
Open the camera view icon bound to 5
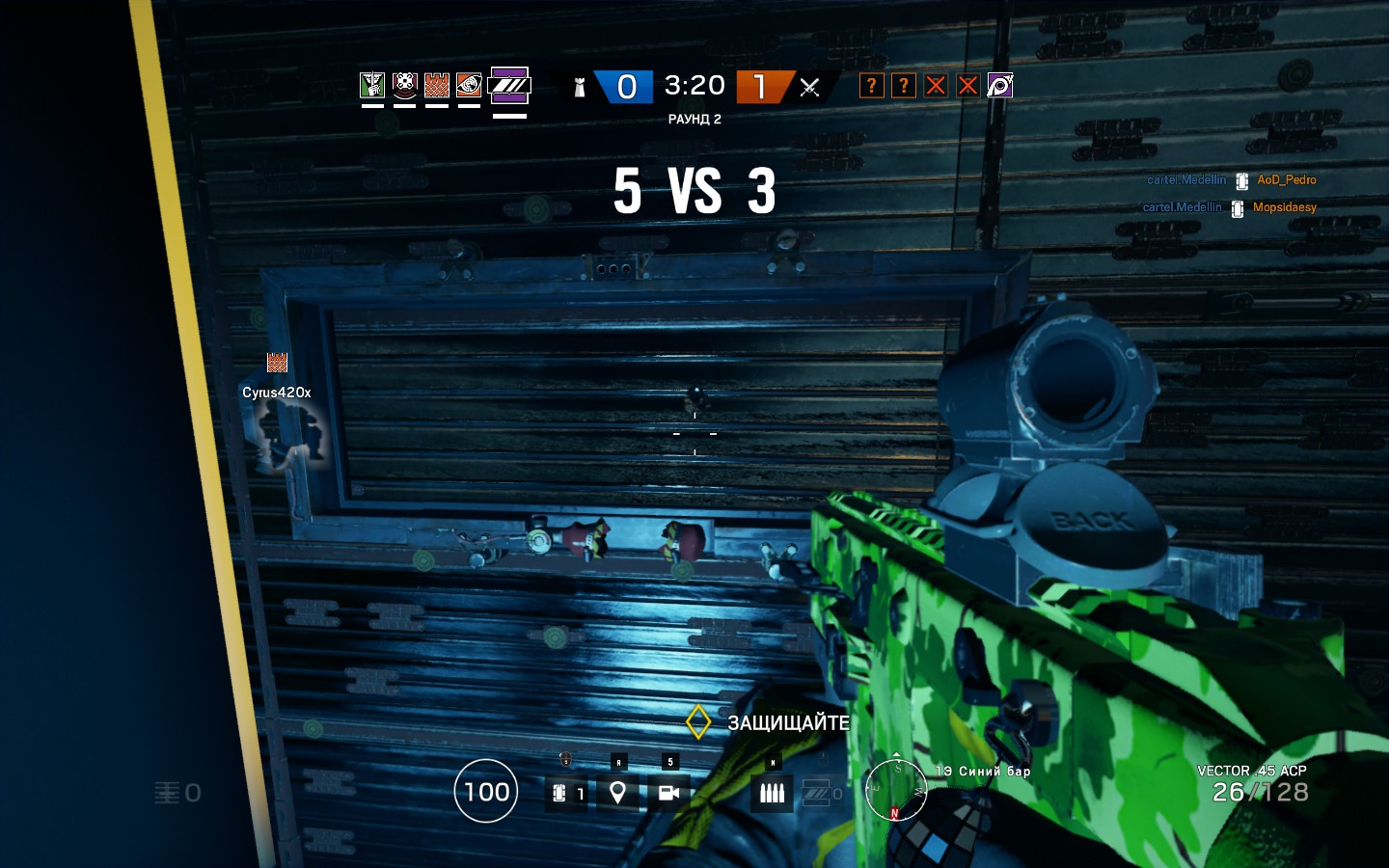coord(670,792)
